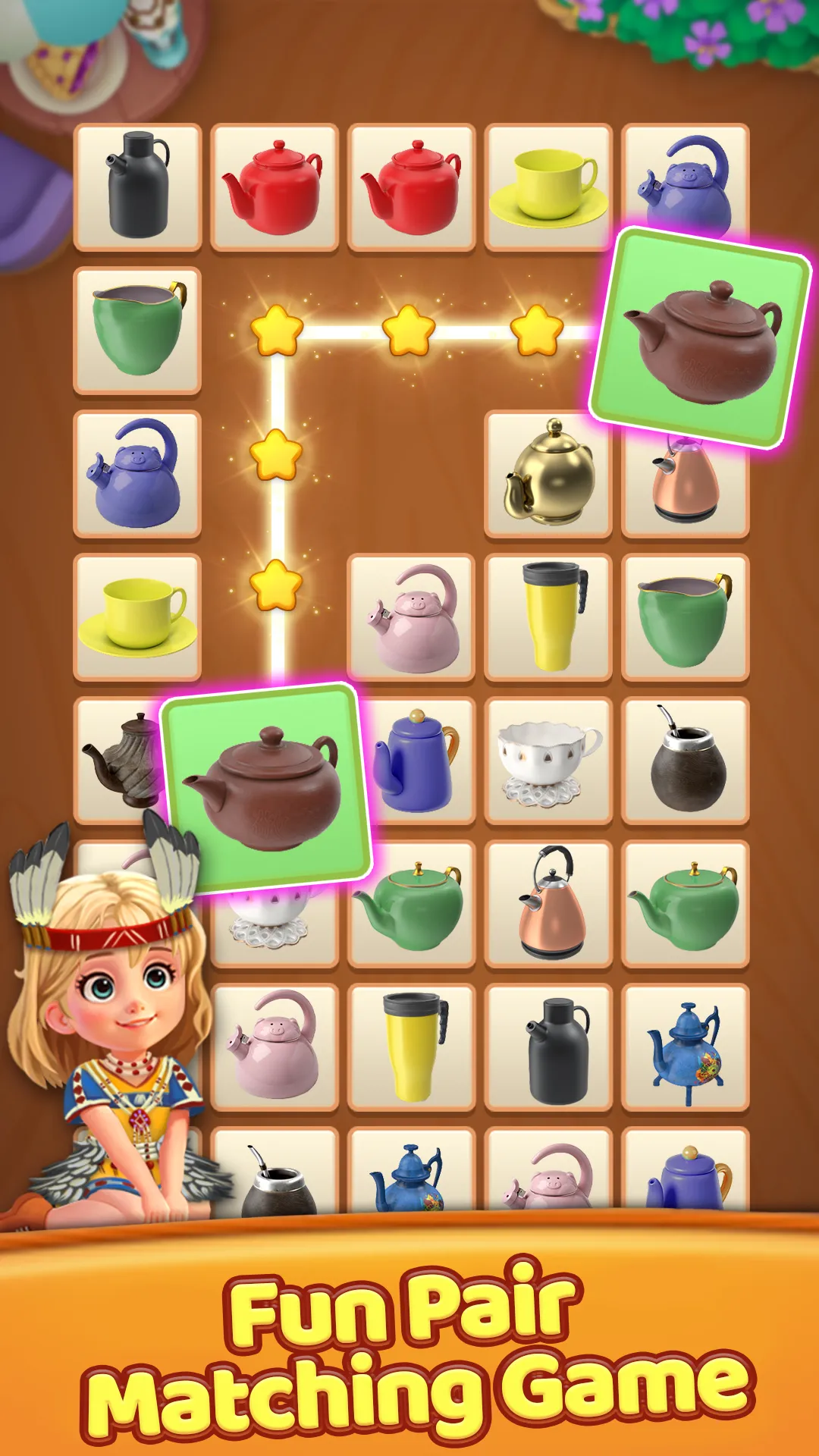Choose the yellow teacup beside the red teapot
Screen dimensions: 819x1456
548,187
